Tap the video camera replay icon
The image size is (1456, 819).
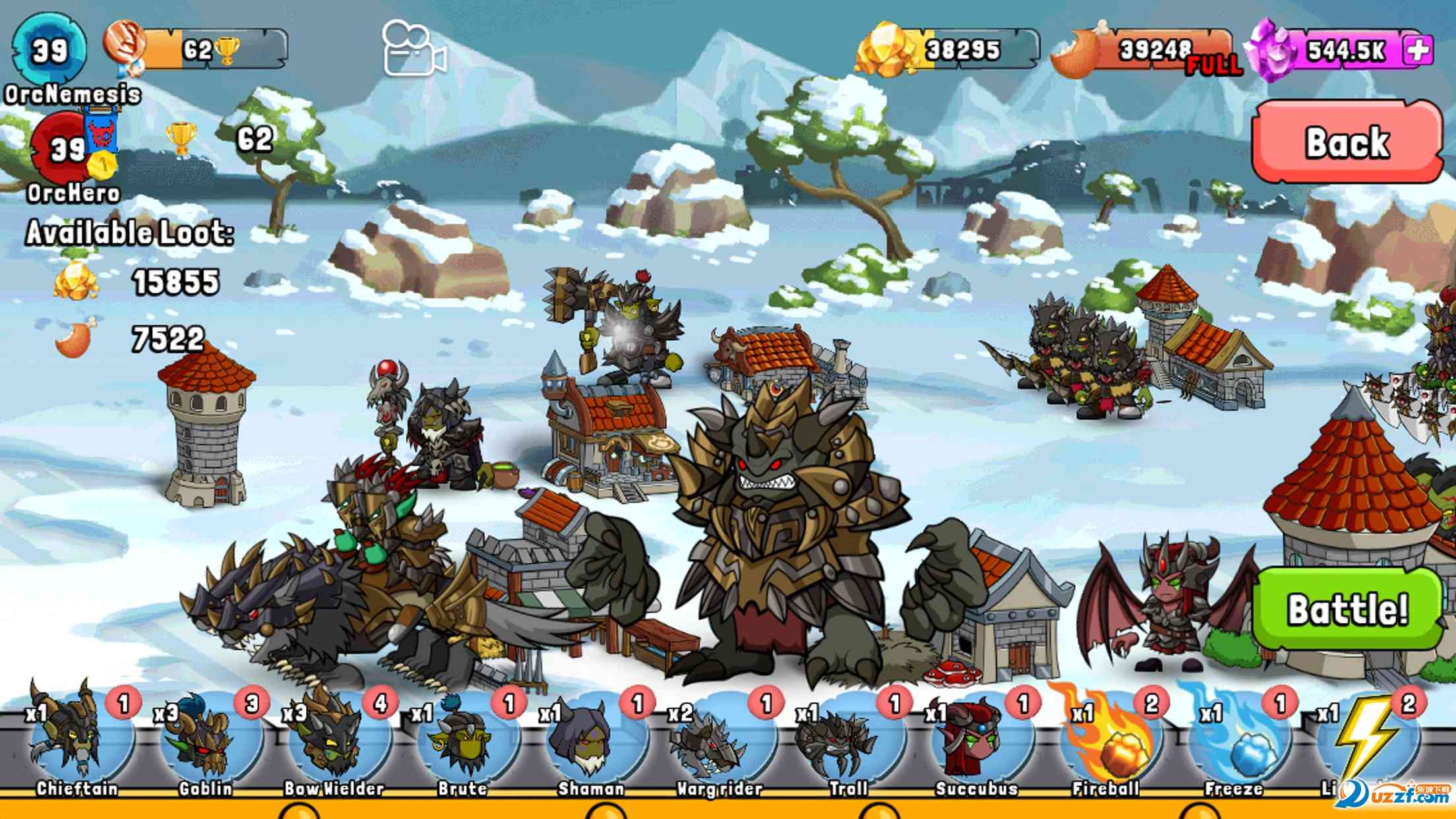[x=414, y=49]
